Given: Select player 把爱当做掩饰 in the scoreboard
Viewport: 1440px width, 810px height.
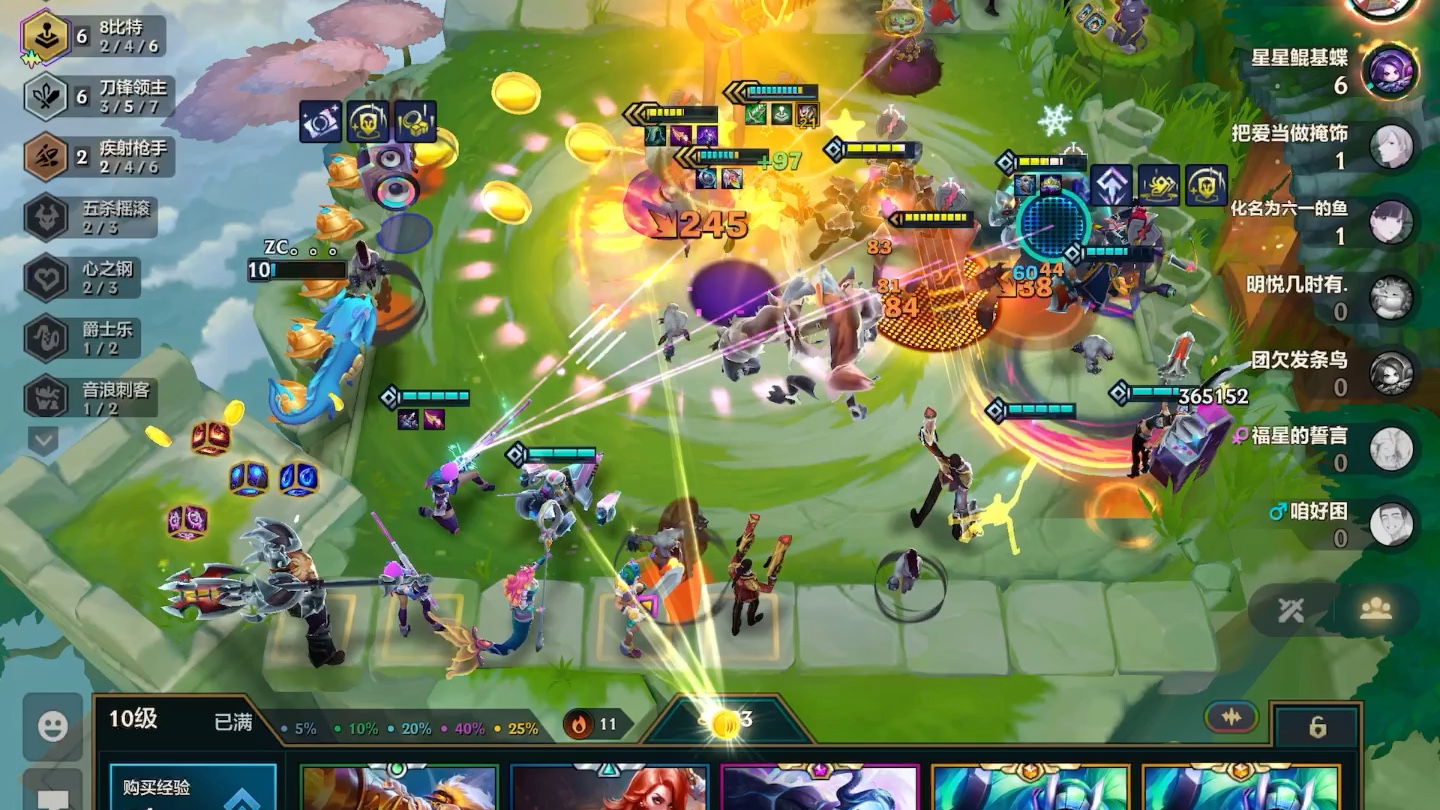Looking at the screenshot, I should tap(1390, 146).
